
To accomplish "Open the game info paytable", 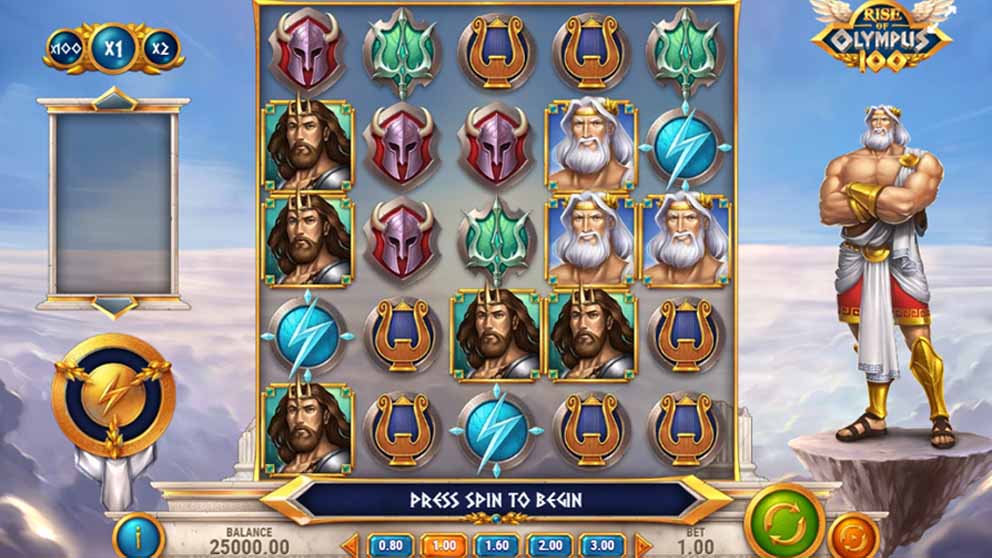I will (138, 537).
